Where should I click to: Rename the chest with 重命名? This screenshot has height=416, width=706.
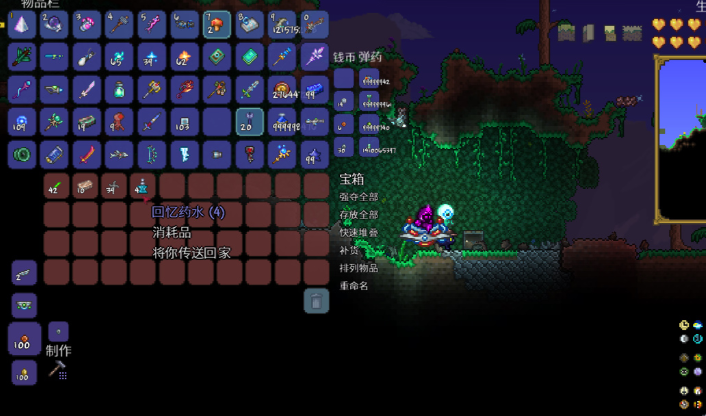[354, 286]
